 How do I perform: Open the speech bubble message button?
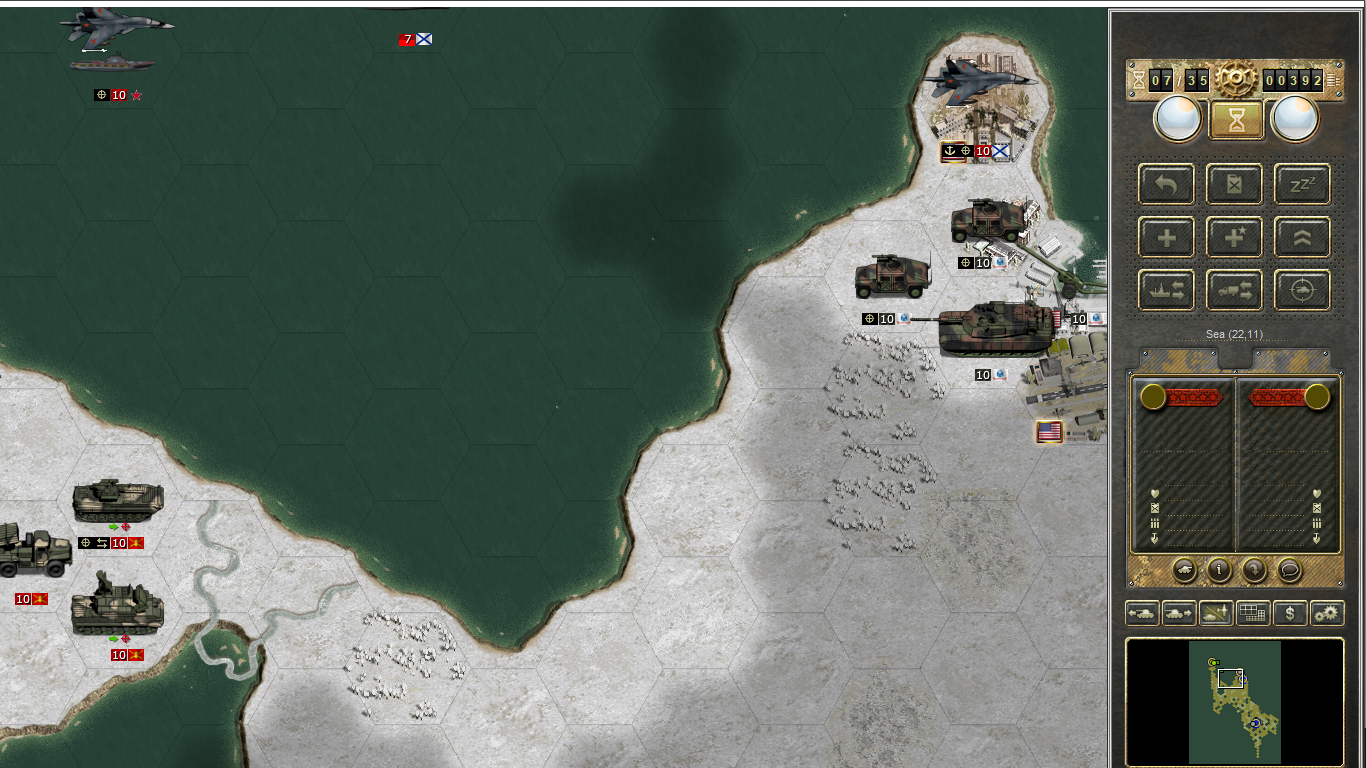click(1290, 570)
